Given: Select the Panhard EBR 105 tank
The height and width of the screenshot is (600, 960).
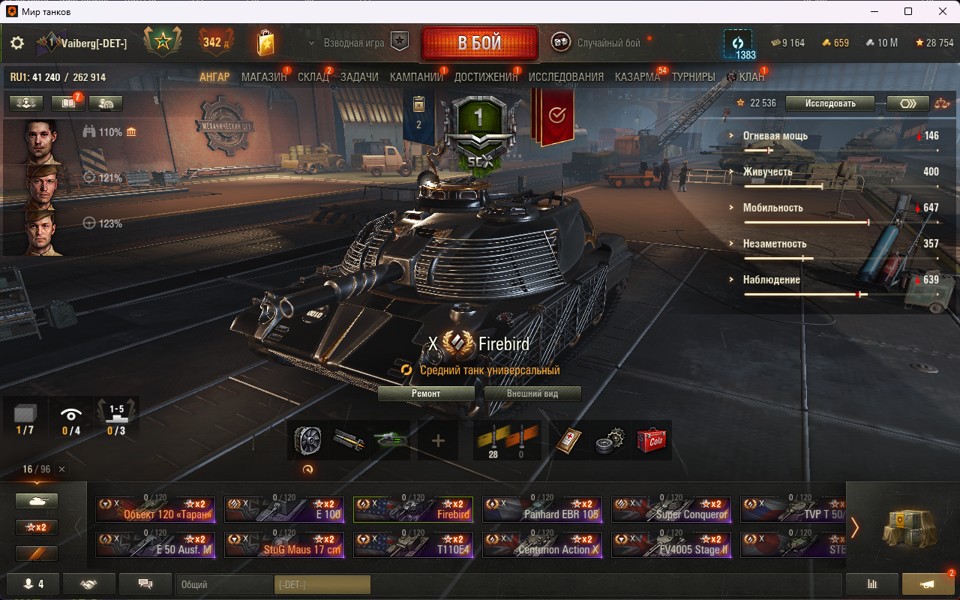Looking at the screenshot, I should click(542, 510).
